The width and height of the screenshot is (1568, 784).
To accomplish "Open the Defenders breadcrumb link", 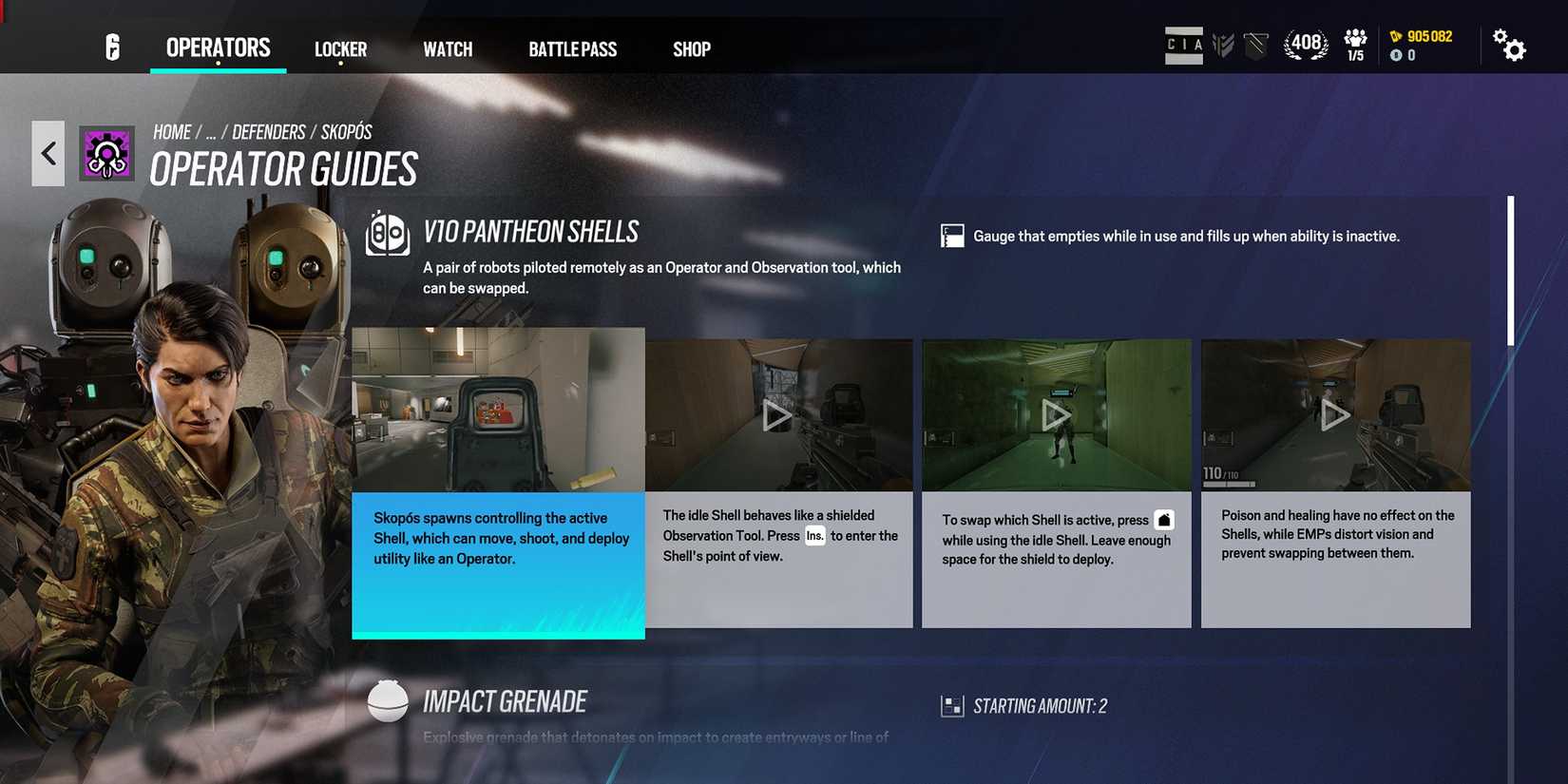I will [269, 131].
